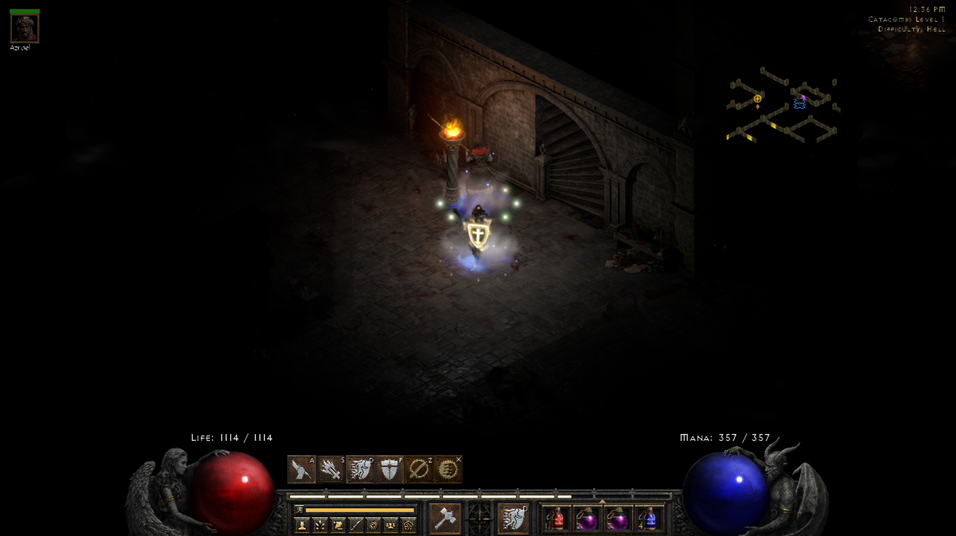Viewport: 956px width, 536px height.
Task: Use the blue mana potion in the belt
Action: (x=649, y=518)
